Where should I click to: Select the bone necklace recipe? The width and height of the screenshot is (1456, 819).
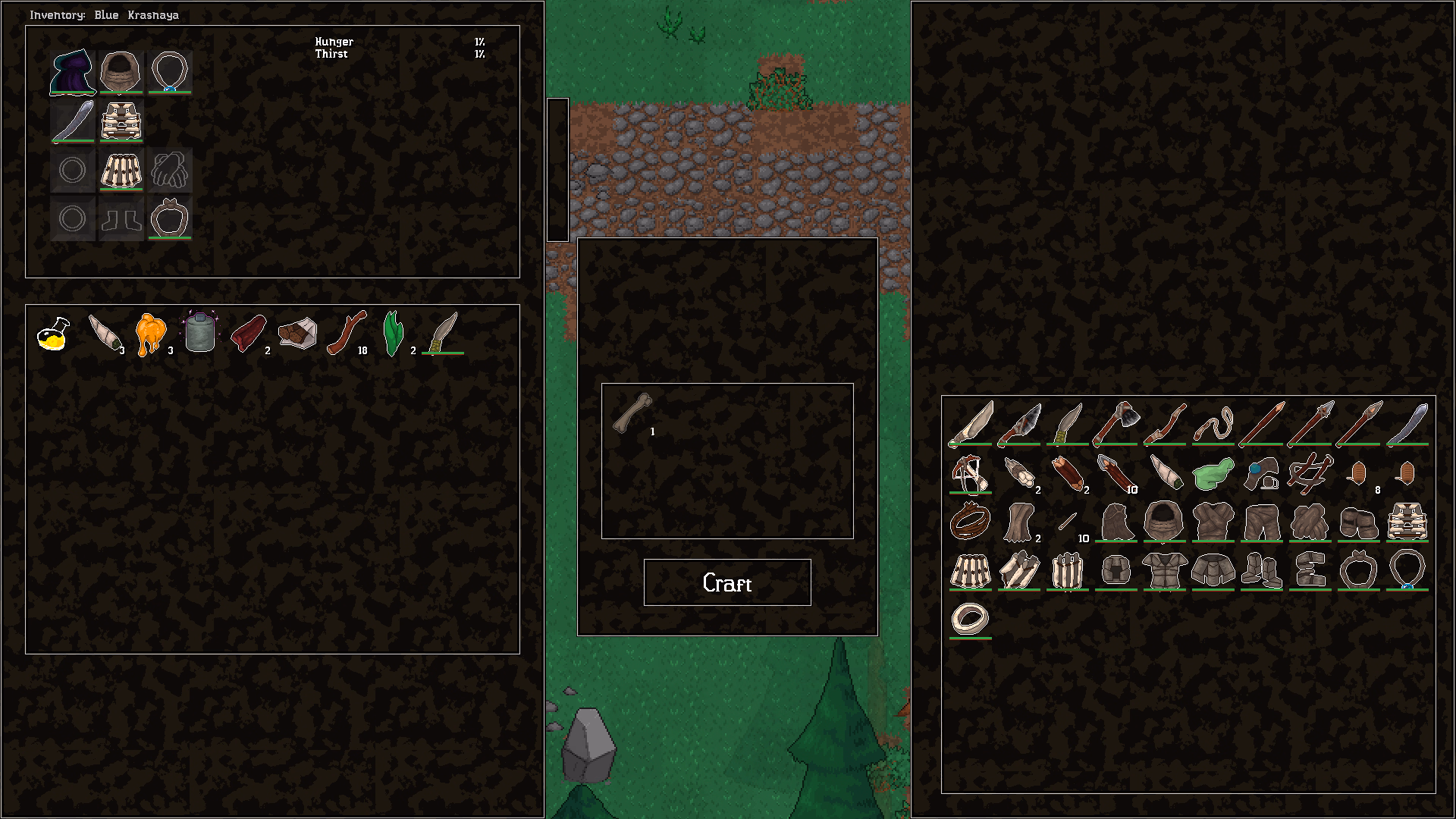tap(1357, 570)
